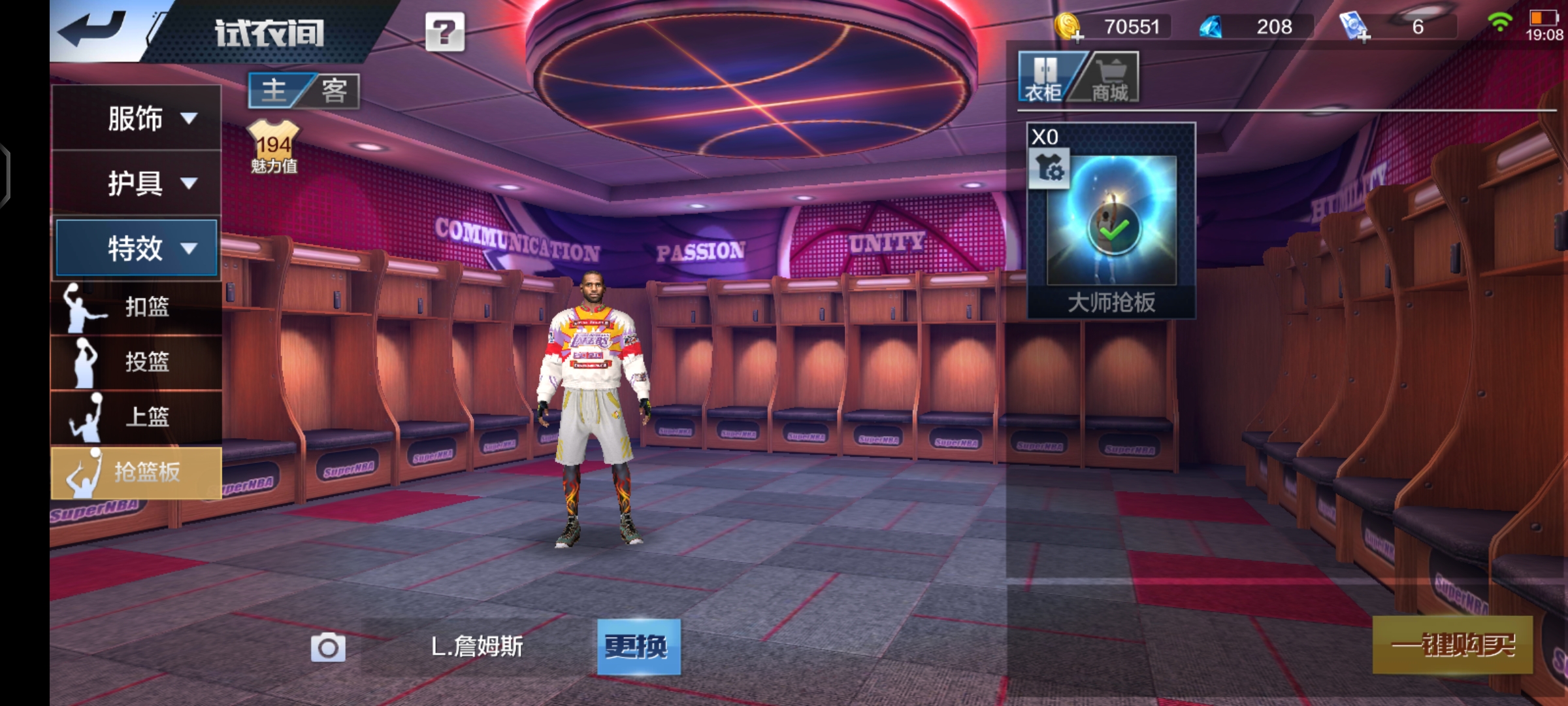1568x706 pixels.
Task: Switch to the 客 away uniform tab
Action: (334, 91)
